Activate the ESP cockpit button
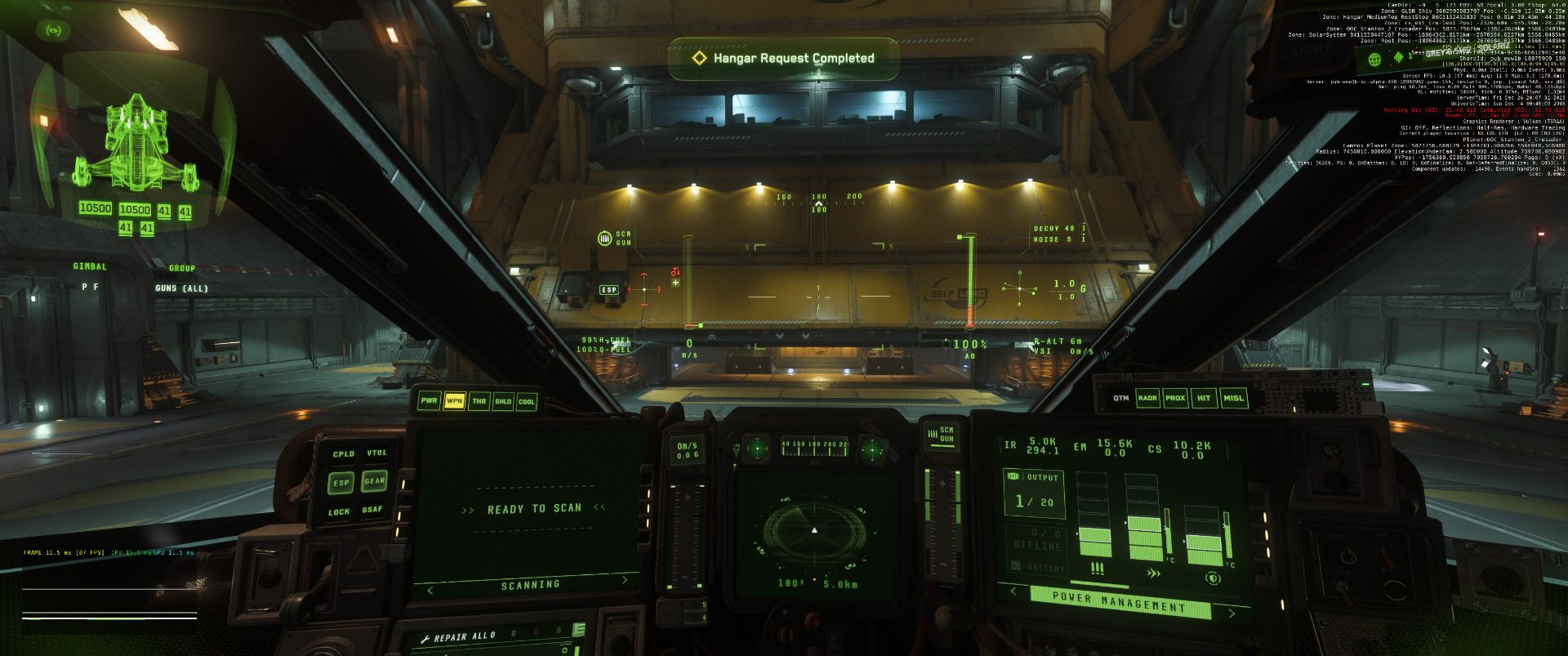 (x=341, y=483)
